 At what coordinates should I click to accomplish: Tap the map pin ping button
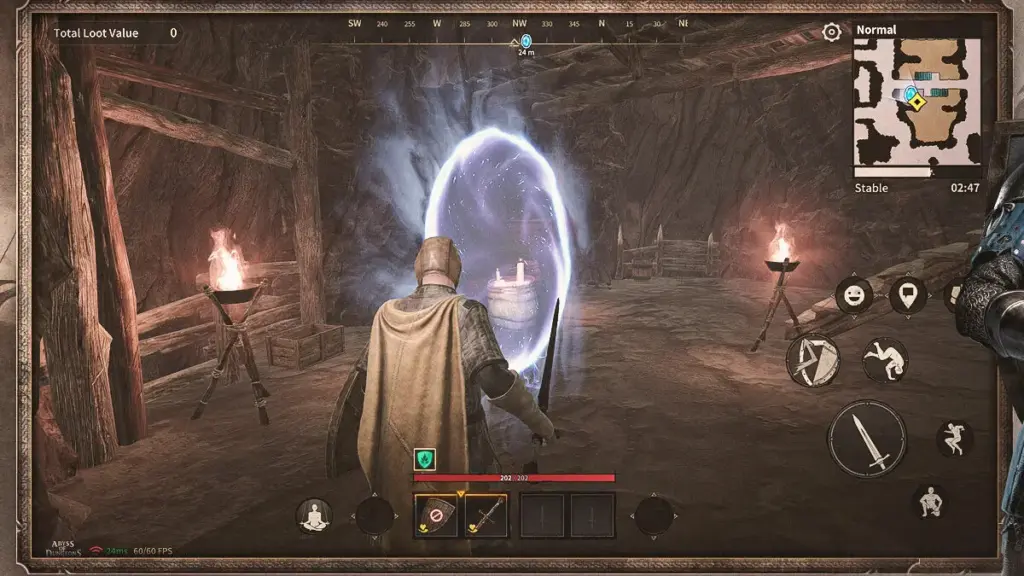907,295
